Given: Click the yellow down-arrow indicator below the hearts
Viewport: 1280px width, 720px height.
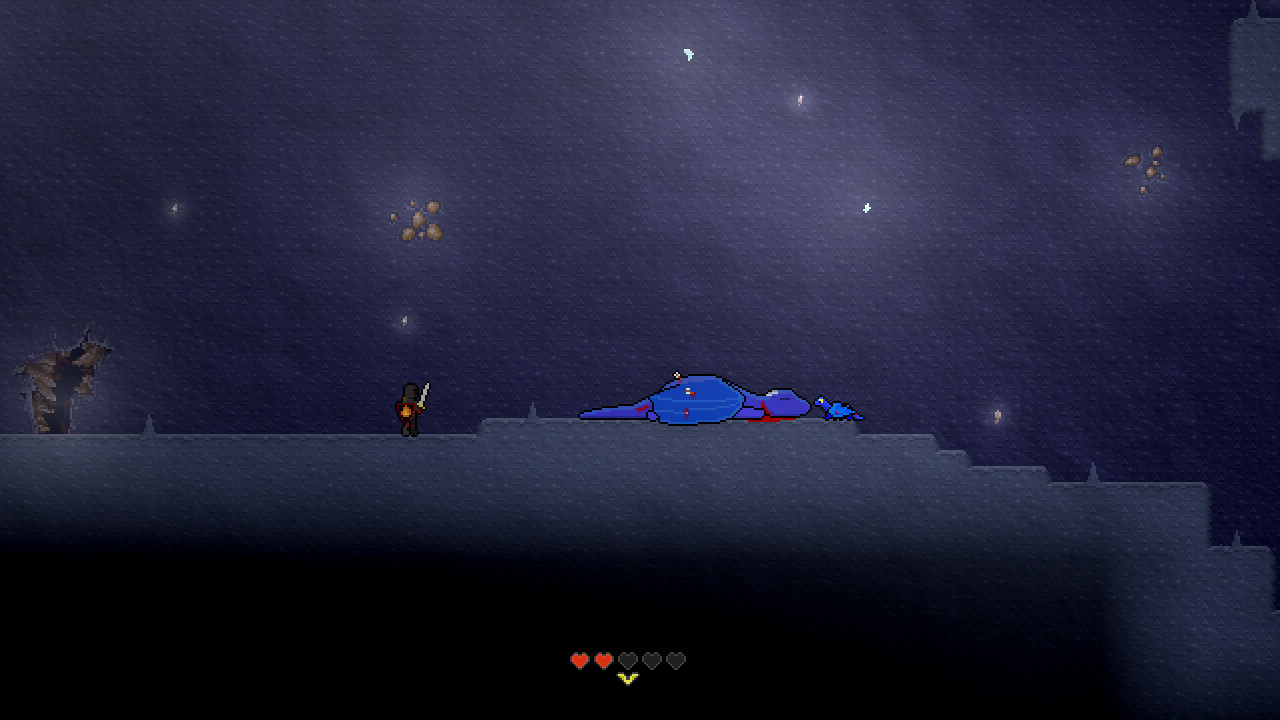Looking at the screenshot, I should tap(628, 678).
